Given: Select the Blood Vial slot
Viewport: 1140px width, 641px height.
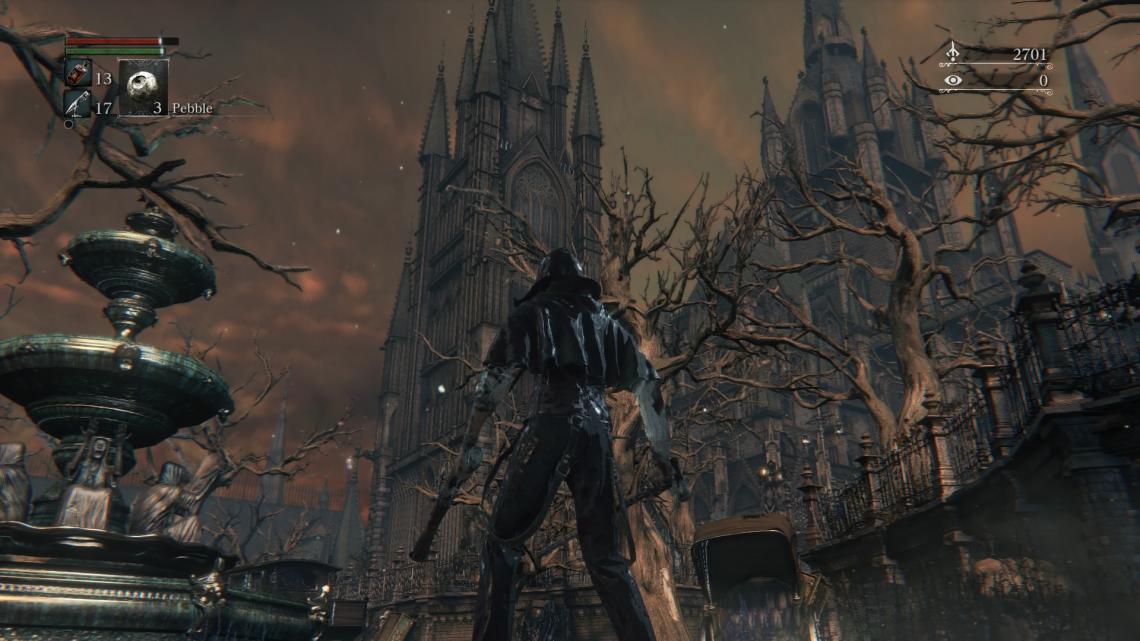Looking at the screenshot, I should (x=78, y=73).
